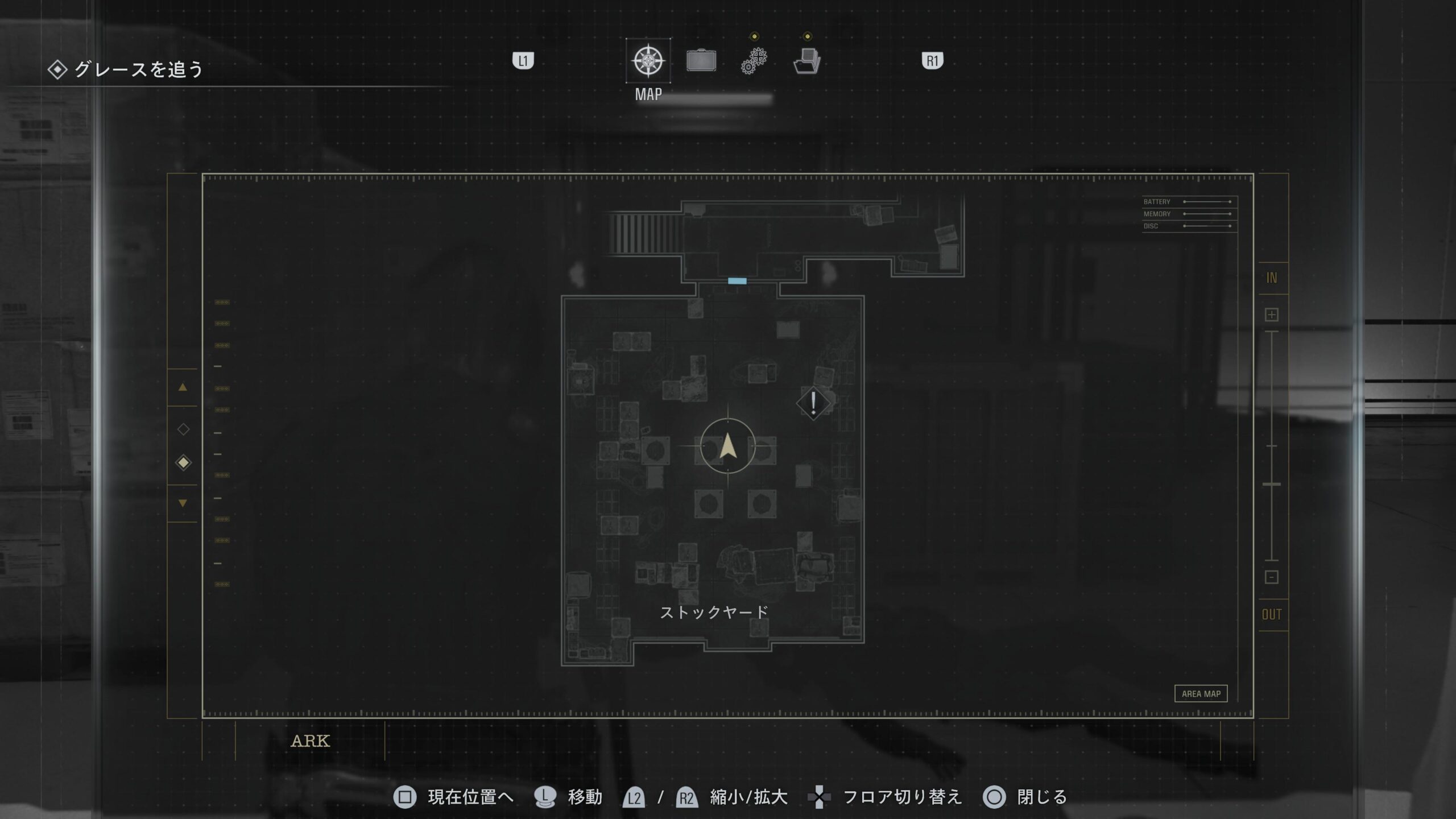Open the files documents tab

pos(807,61)
